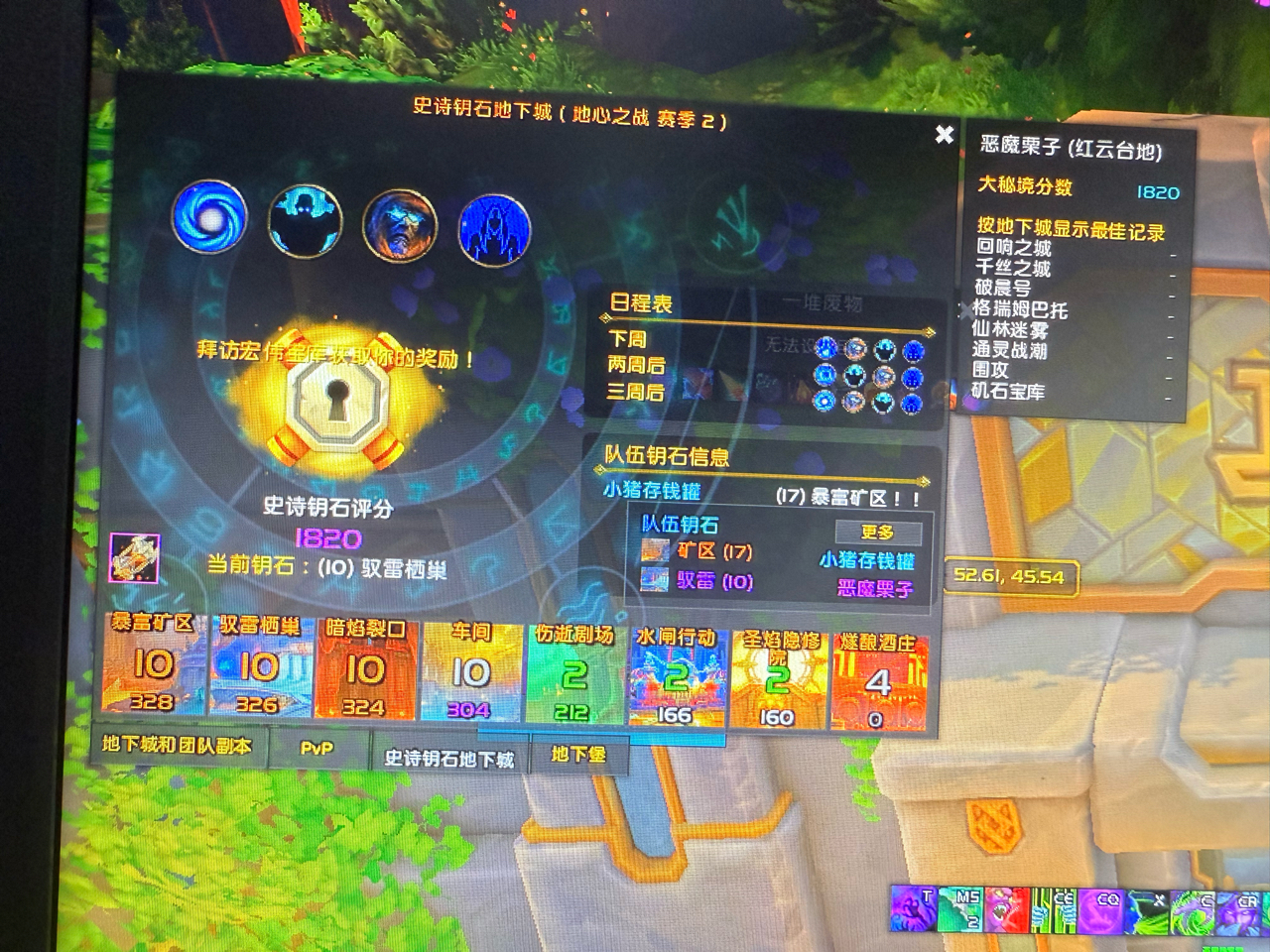
Task: Click the 恶魔栗子 player name link
Action: [875, 586]
